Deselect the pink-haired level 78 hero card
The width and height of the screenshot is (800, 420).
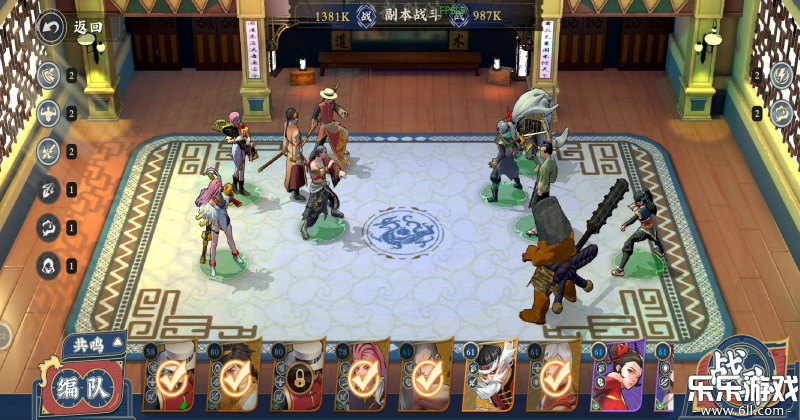[363, 377]
